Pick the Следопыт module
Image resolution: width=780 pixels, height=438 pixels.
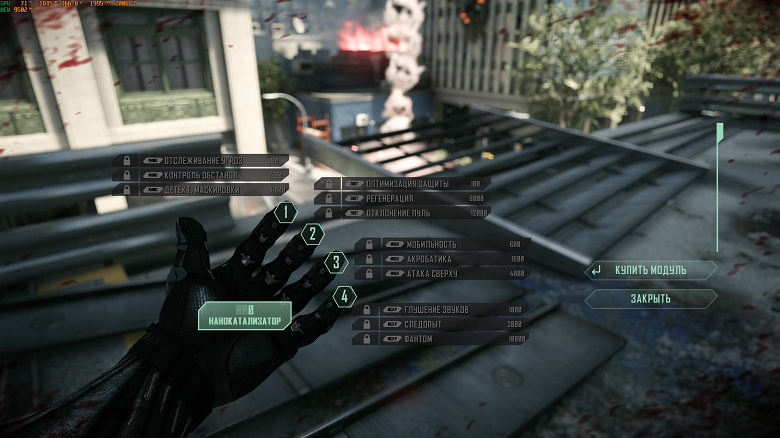440,324
